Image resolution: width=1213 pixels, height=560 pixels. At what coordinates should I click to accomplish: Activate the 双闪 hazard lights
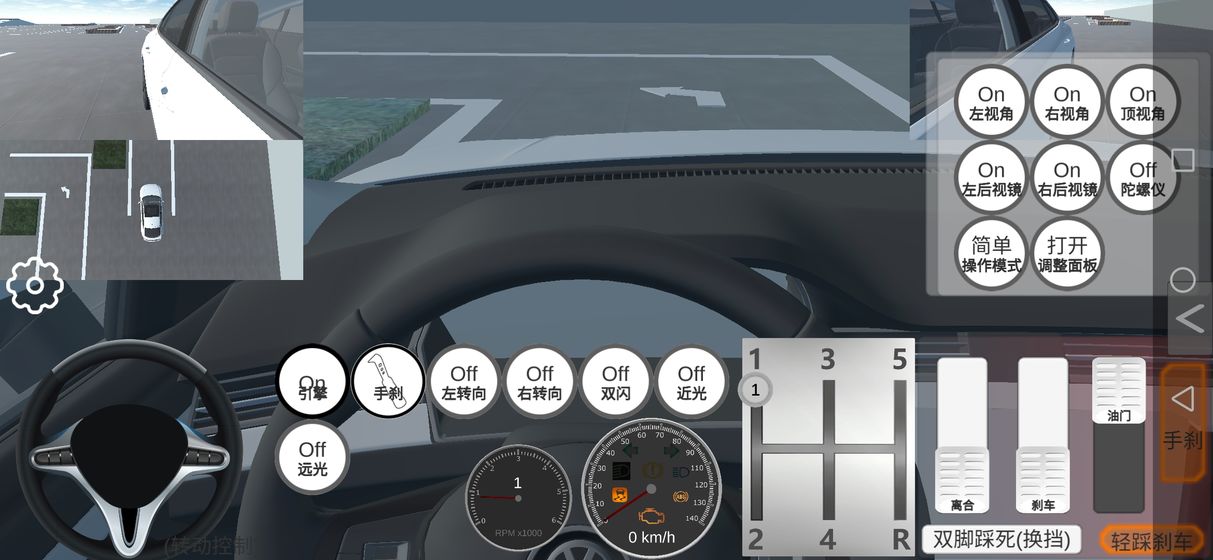coord(616,382)
